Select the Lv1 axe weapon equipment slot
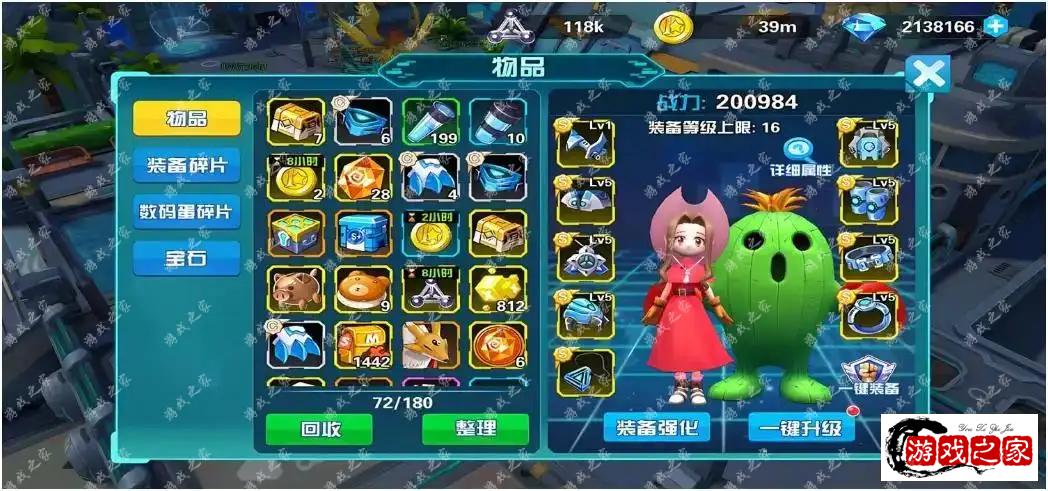This screenshot has width=1048, height=491. tap(585, 146)
